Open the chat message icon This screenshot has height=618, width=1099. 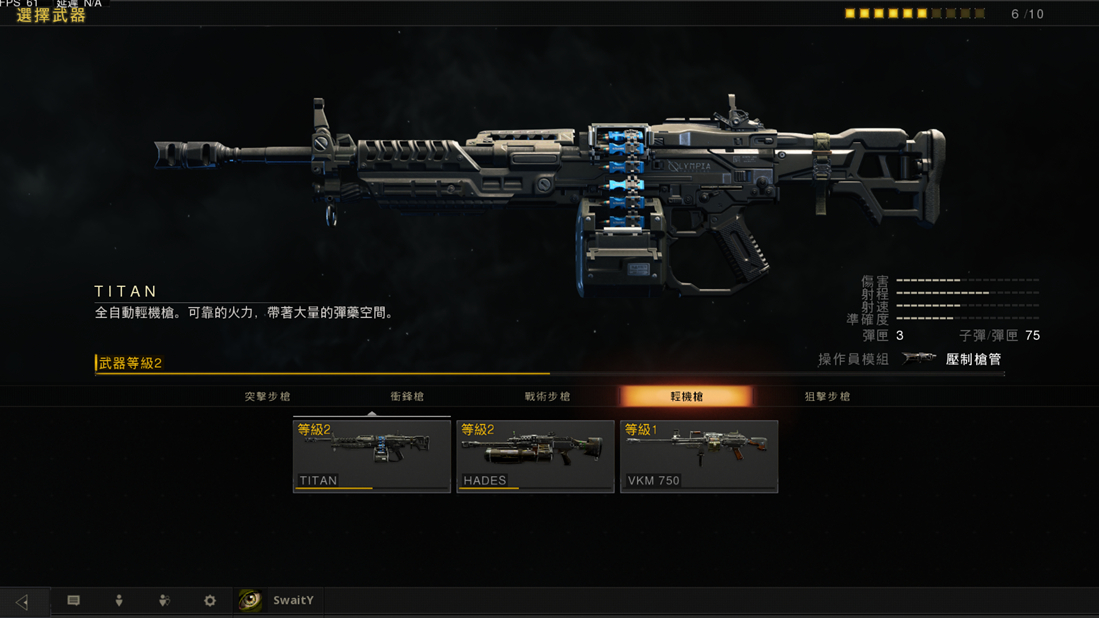73,601
